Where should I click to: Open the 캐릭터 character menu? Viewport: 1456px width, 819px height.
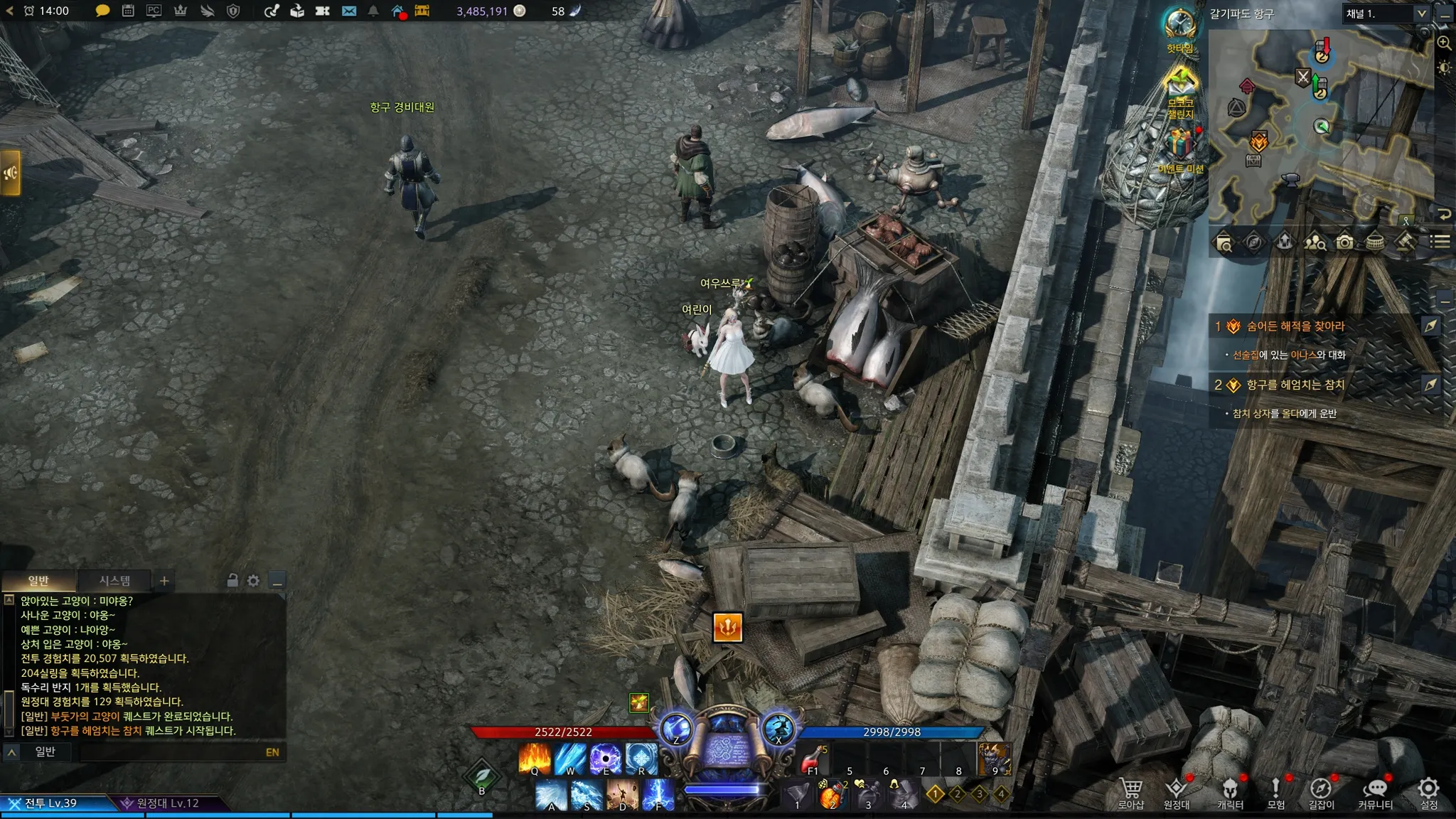pos(1230,793)
